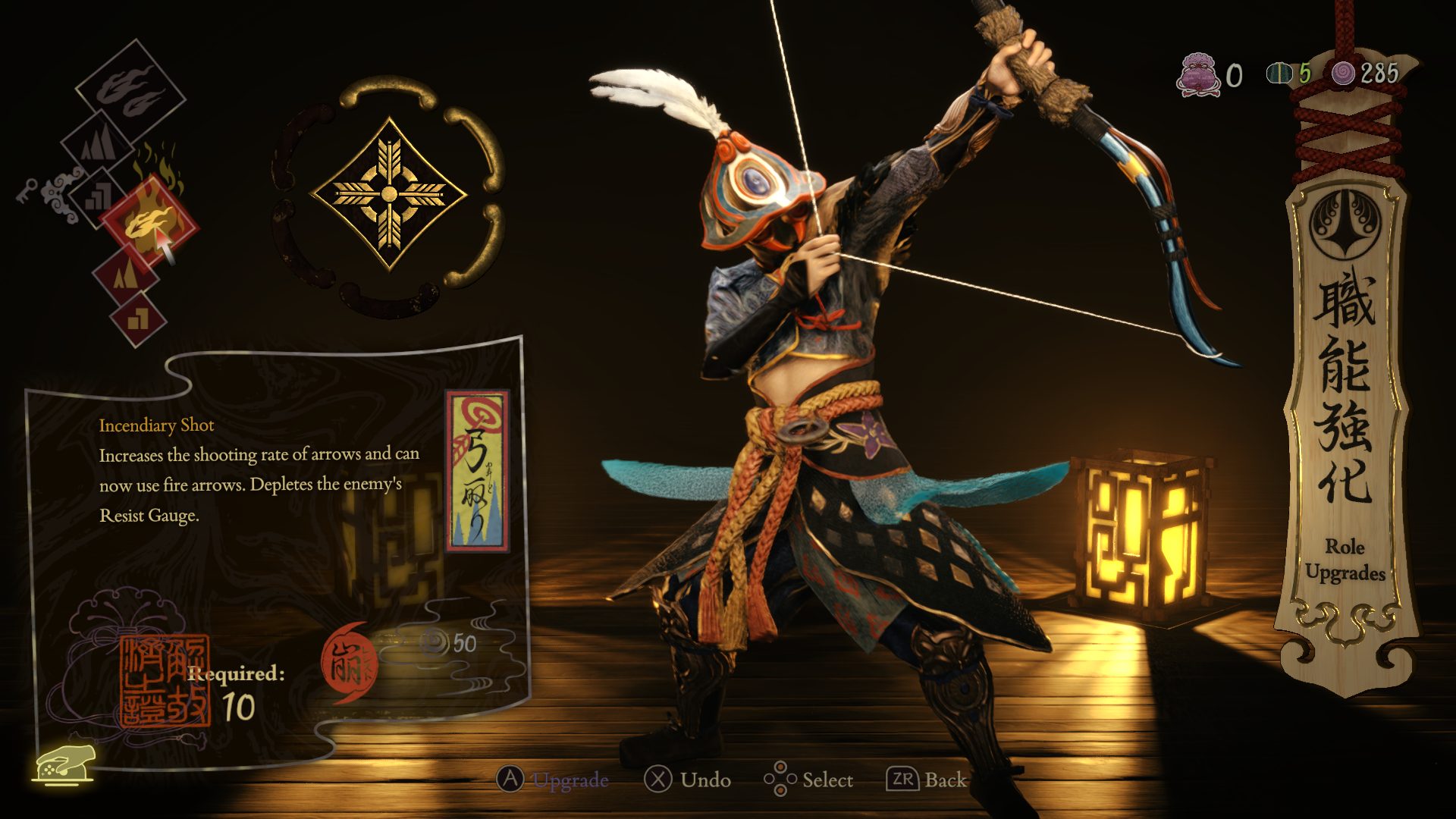This screenshot has width=1456, height=819.
Task: Select the highlighted Incendiary Shot flame node
Action: click(x=149, y=223)
